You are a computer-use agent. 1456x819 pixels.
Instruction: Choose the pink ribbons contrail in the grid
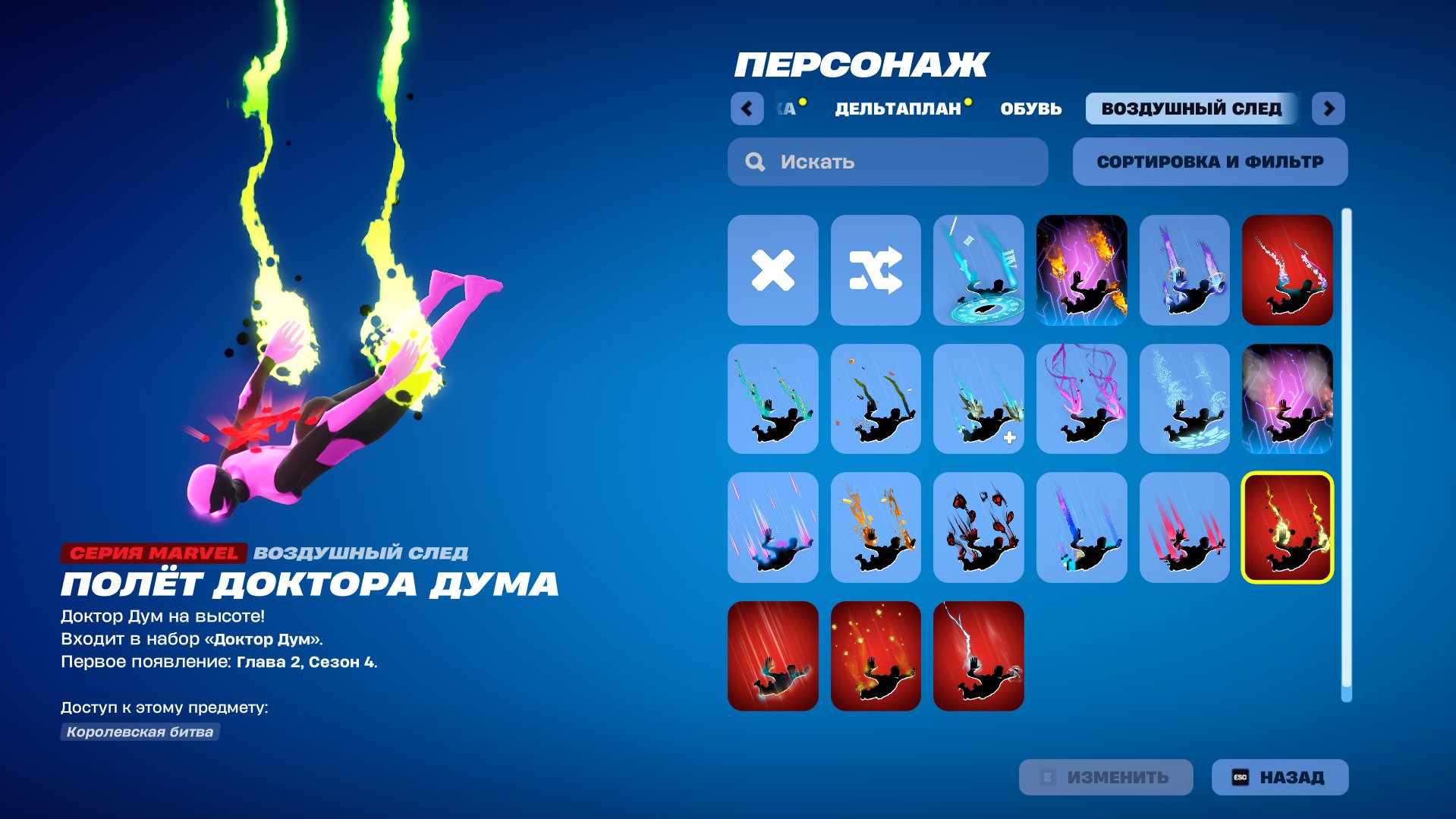tap(1081, 398)
